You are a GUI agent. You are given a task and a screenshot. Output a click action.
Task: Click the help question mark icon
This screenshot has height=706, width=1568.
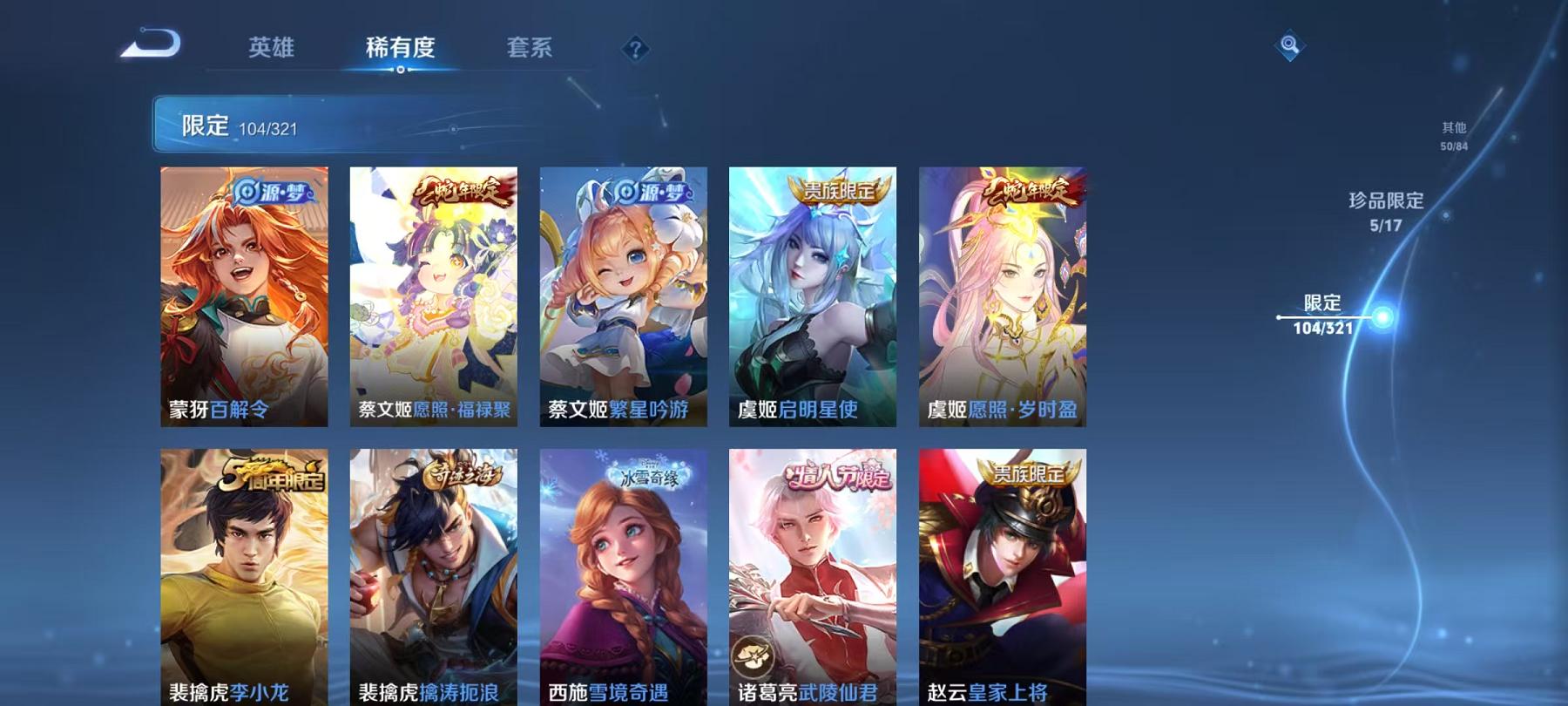(x=637, y=50)
